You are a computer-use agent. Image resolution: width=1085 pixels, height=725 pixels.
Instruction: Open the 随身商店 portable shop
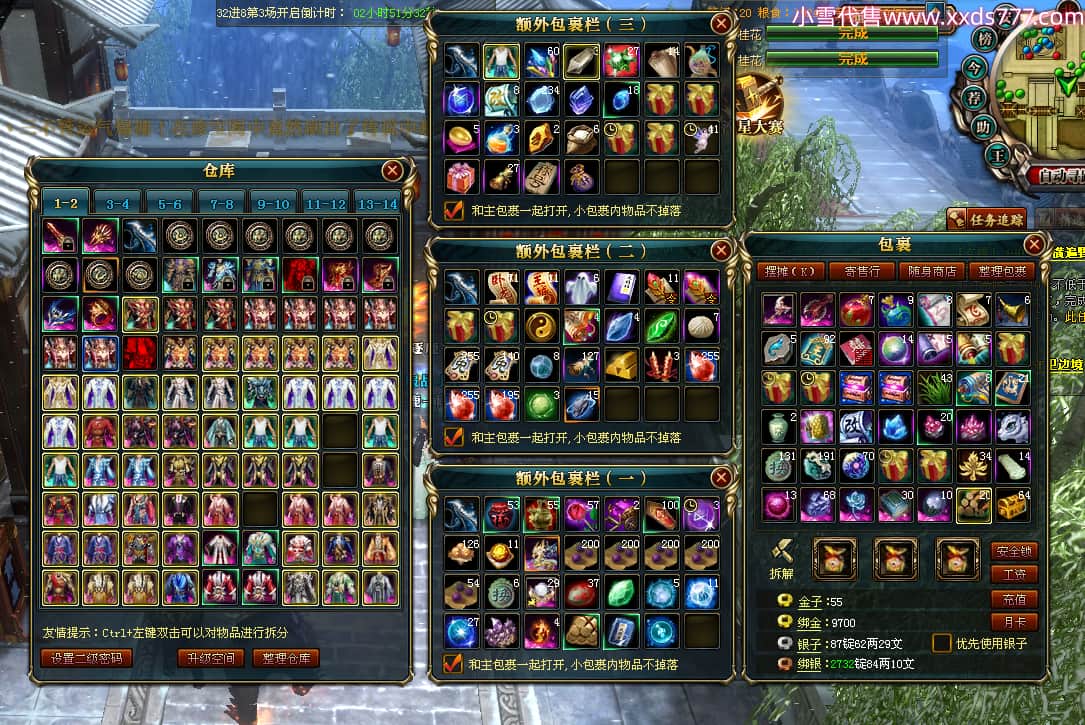coord(932,271)
